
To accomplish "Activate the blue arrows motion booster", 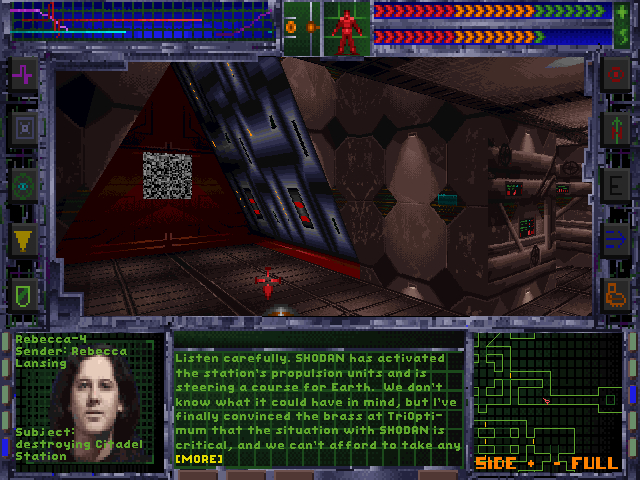I will [x=615, y=239].
